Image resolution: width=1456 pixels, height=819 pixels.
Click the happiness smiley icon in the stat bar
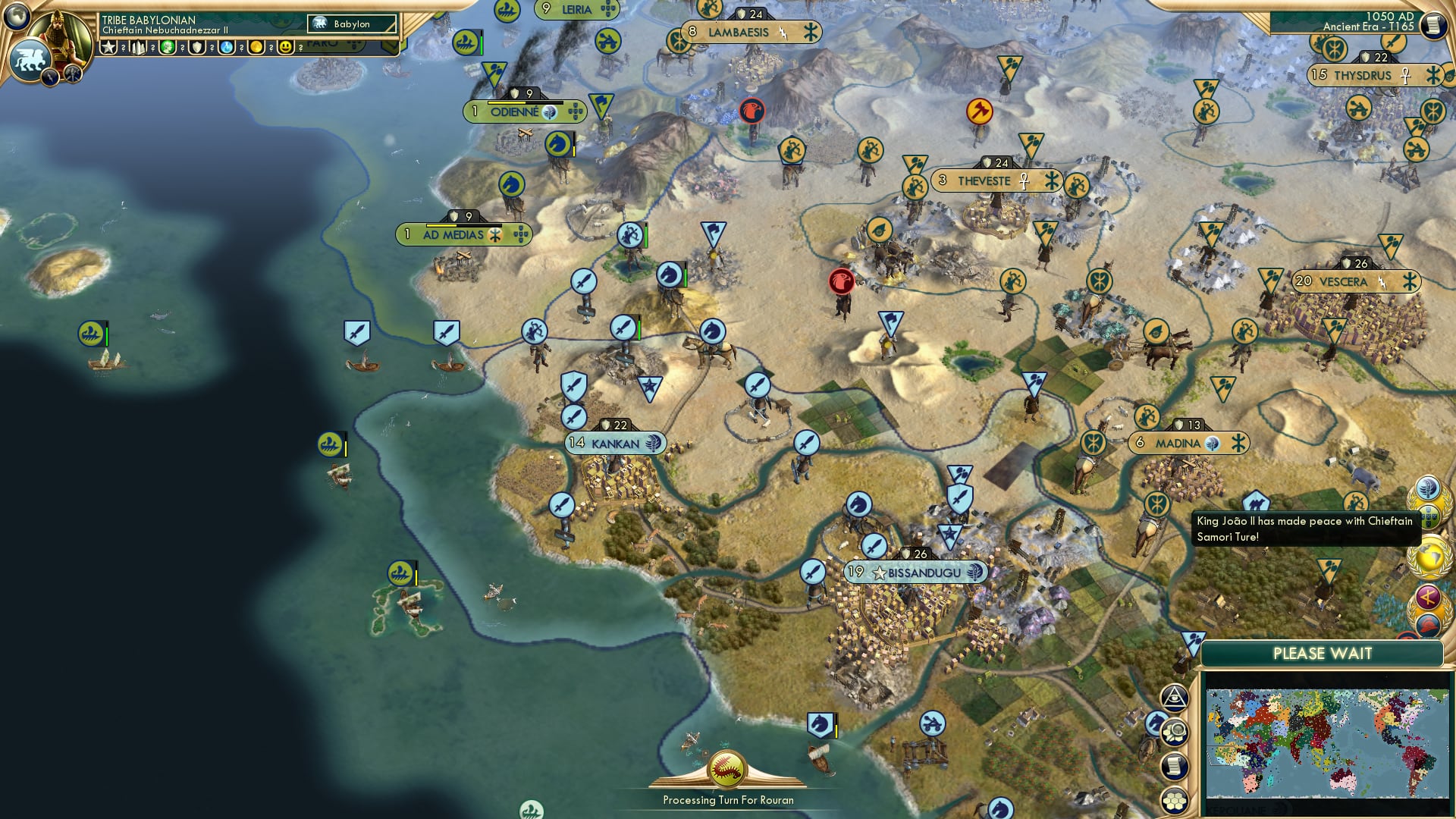pyautogui.click(x=286, y=47)
